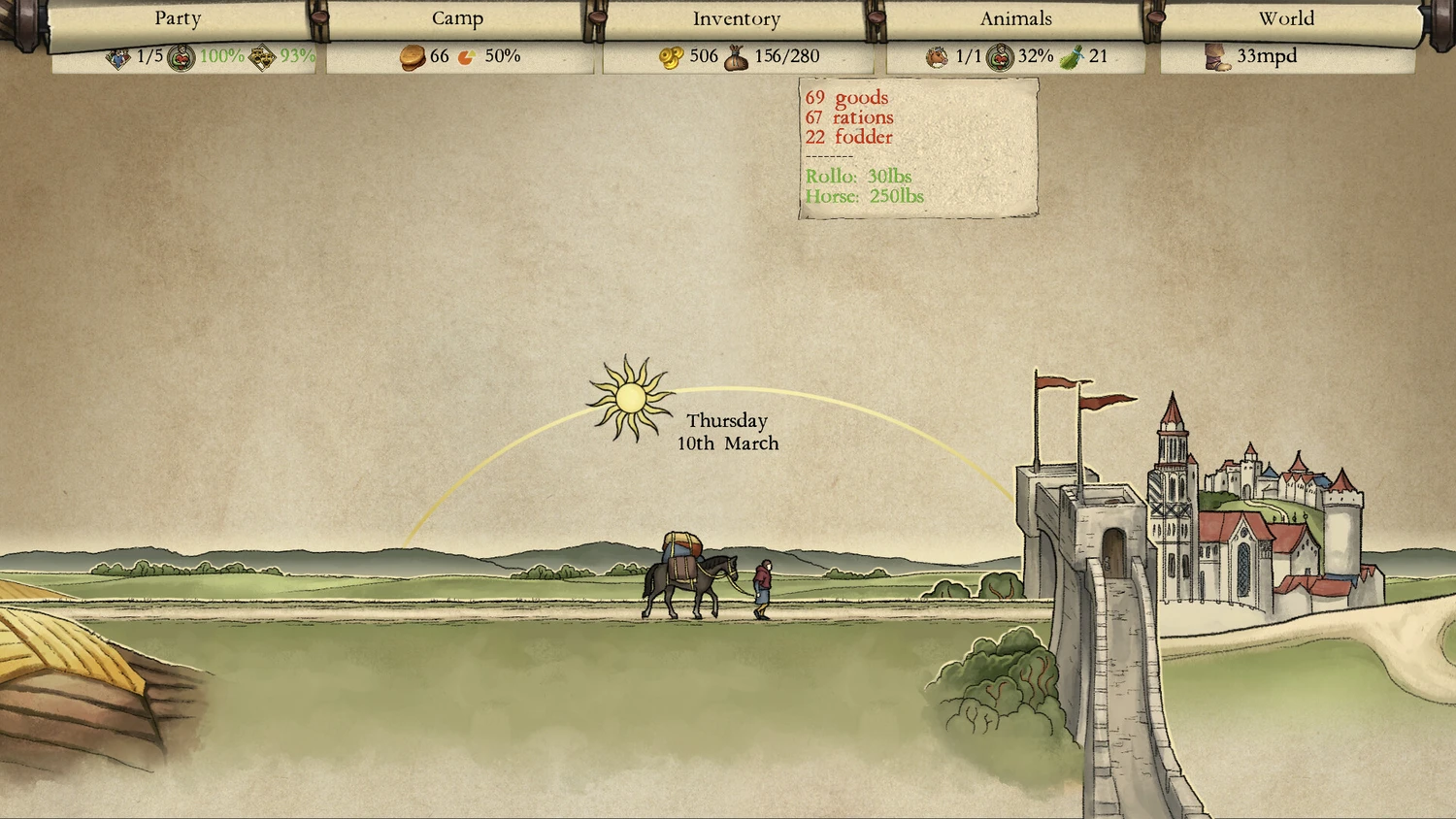
Task: Switch to the Camp tab
Action: click(457, 19)
